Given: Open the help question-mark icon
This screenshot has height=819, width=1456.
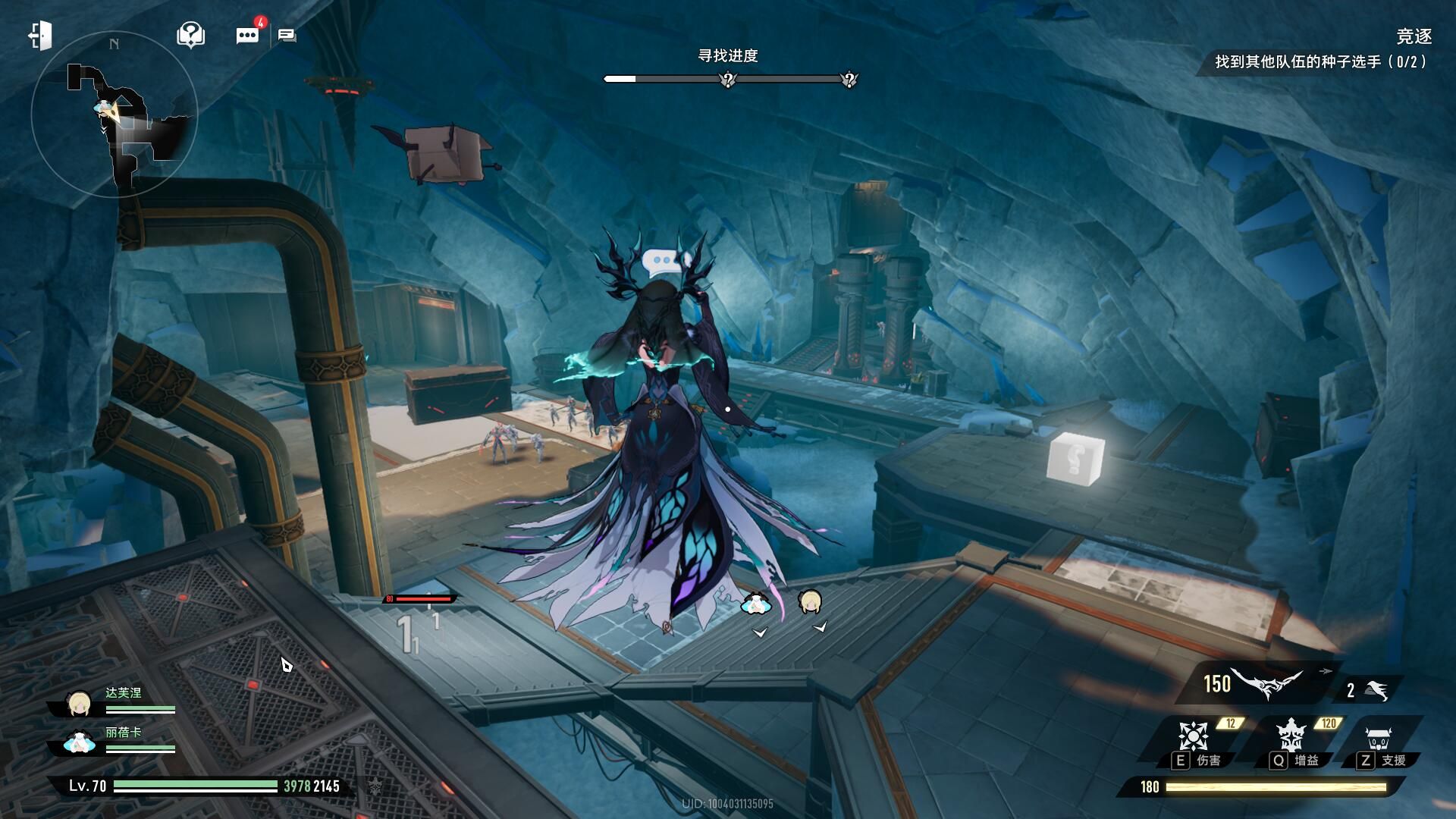Looking at the screenshot, I should [x=190, y=35].
